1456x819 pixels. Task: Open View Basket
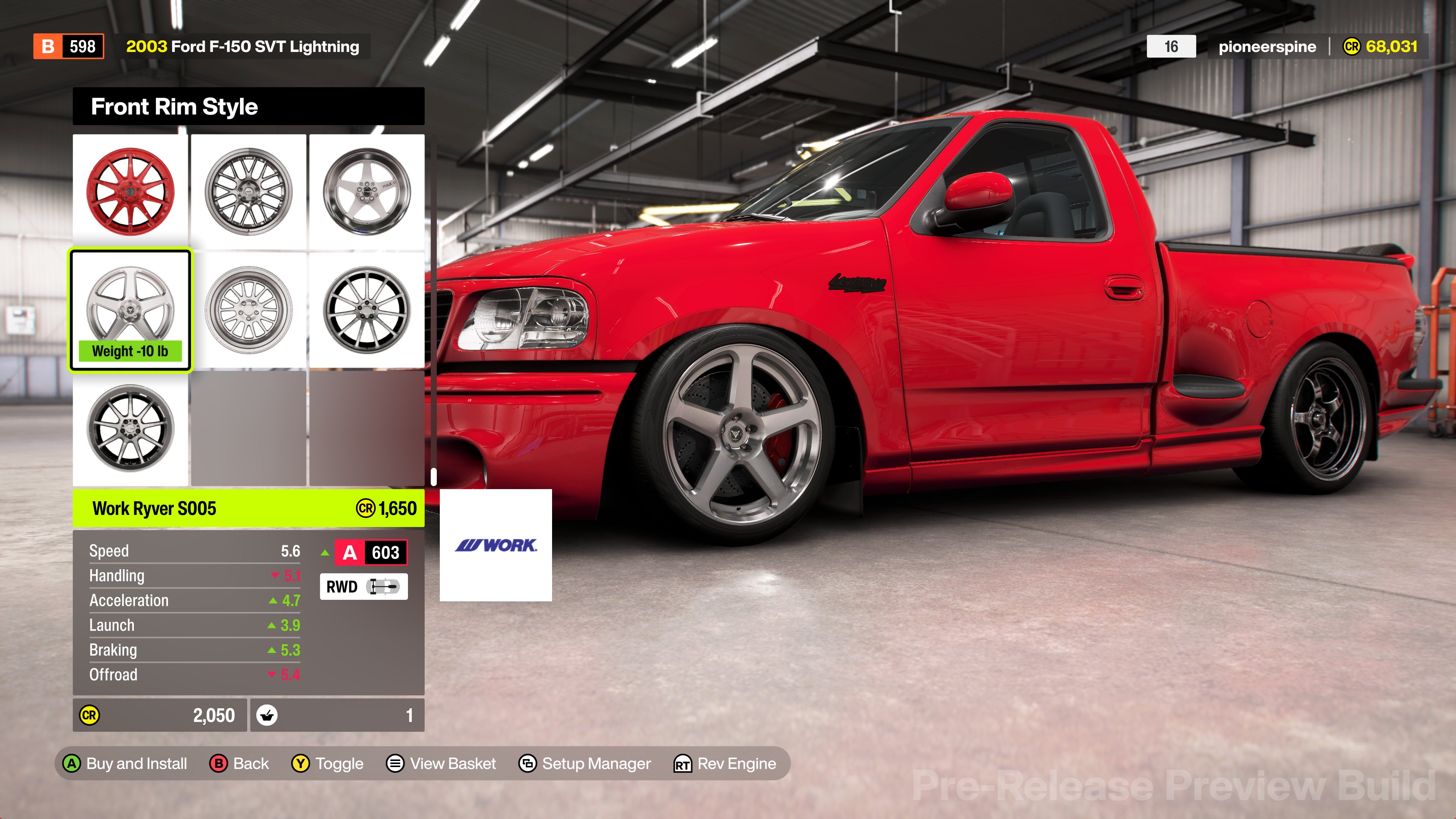point(441,764)
